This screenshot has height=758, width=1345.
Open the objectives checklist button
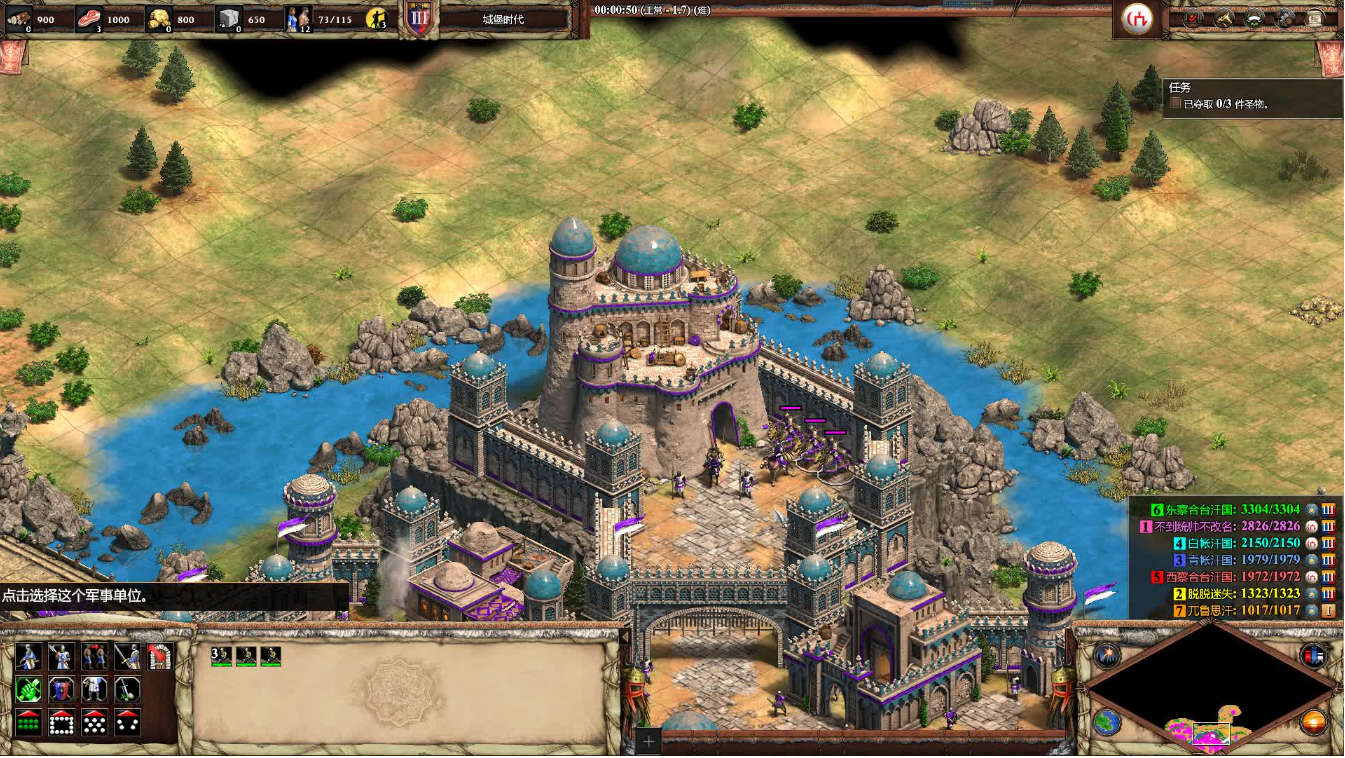(1193, 18)
